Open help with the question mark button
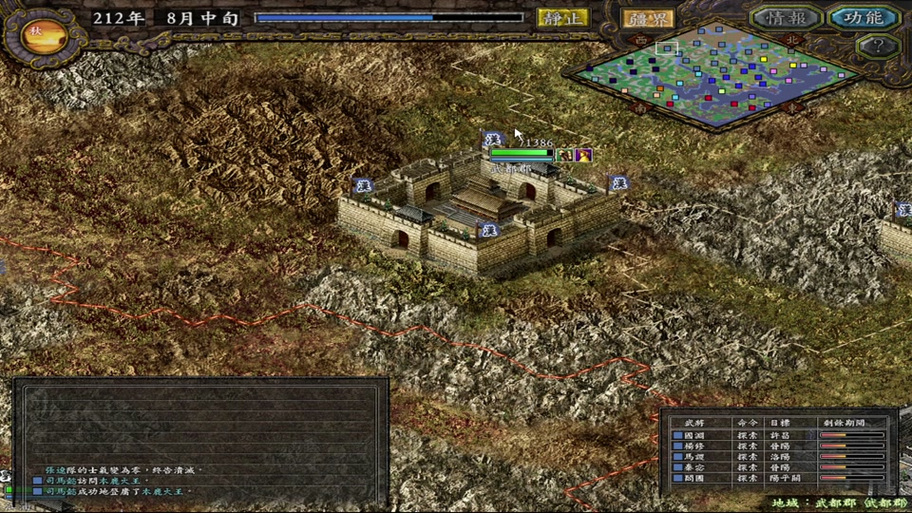The image size is (912, 513). 877,46
